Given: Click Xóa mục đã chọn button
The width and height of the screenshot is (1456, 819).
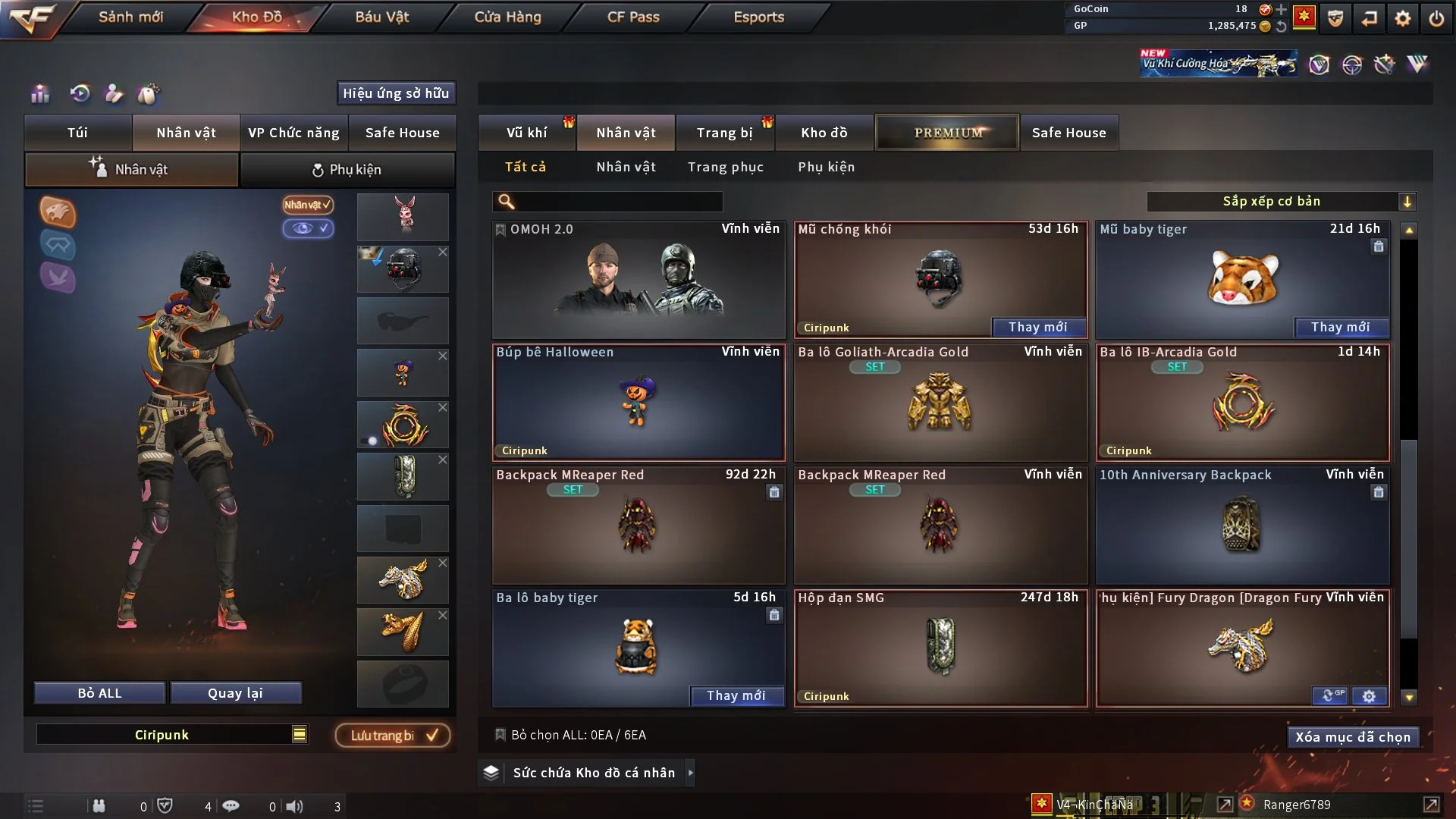Looking at the screenshot, I should pyautogui.click(x=1352, y=737).
